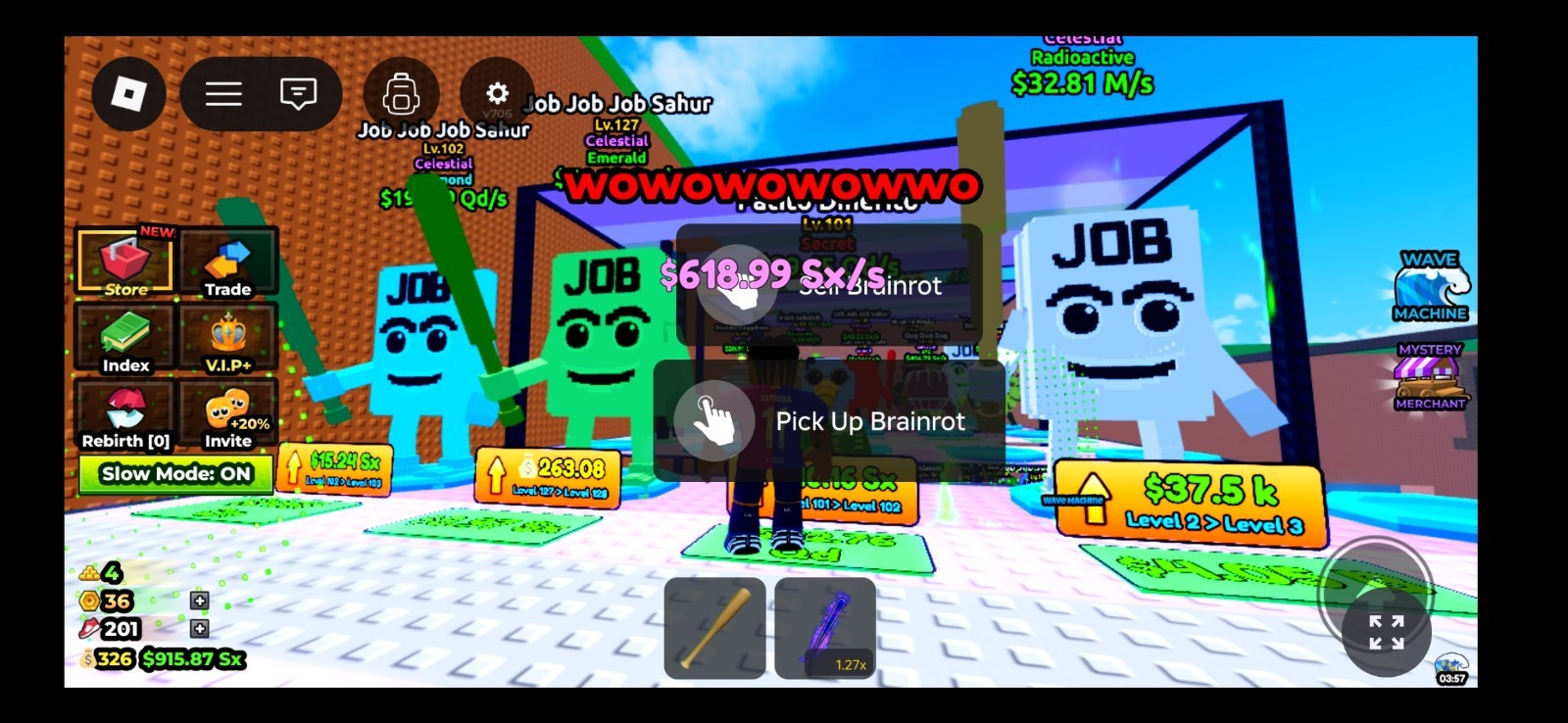Select the baseball bat in hotbar
1568x723 pixels.
714,627
